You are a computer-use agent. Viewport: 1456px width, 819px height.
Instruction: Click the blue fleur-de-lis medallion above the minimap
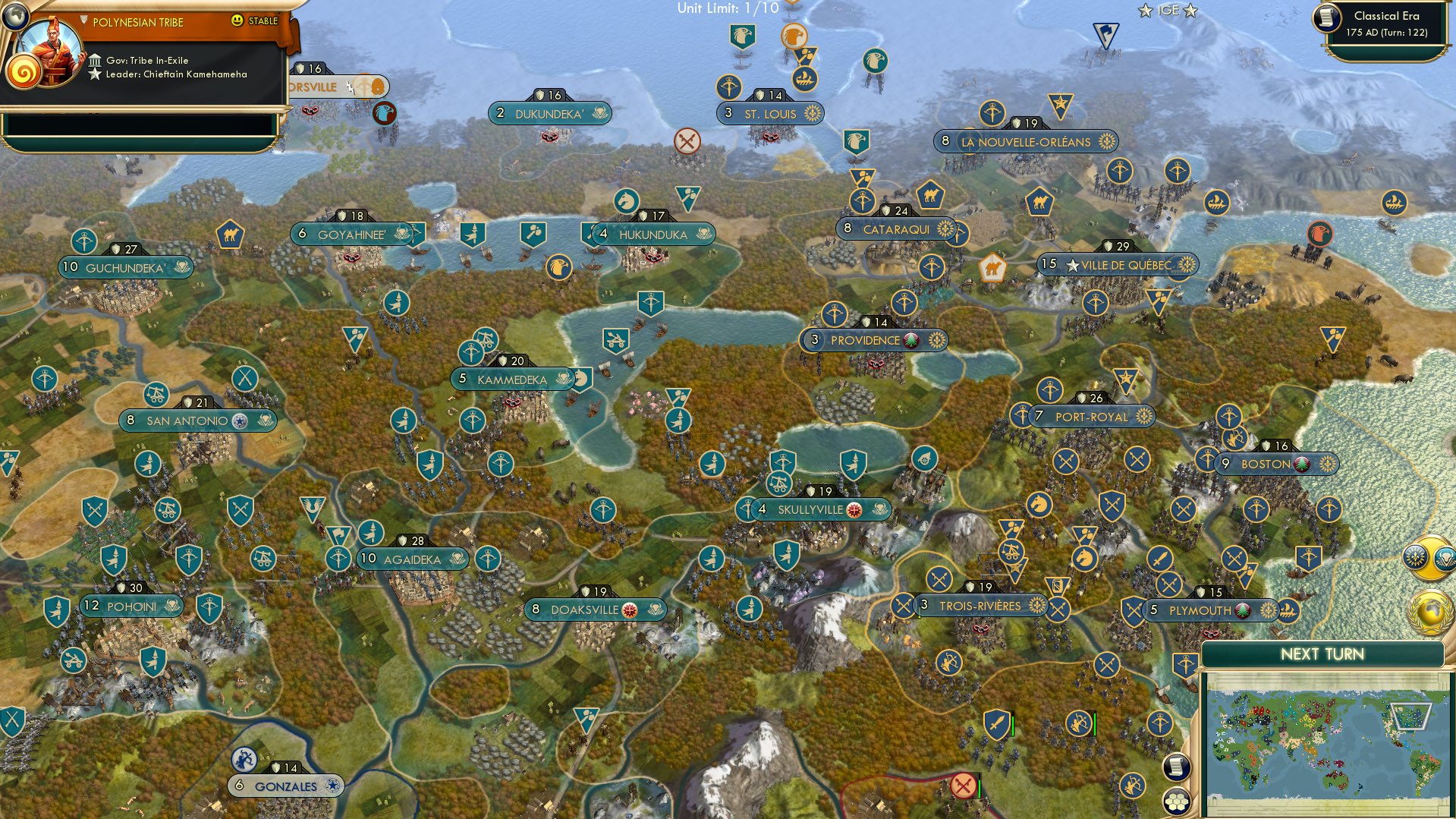[x=1415, y=557]
